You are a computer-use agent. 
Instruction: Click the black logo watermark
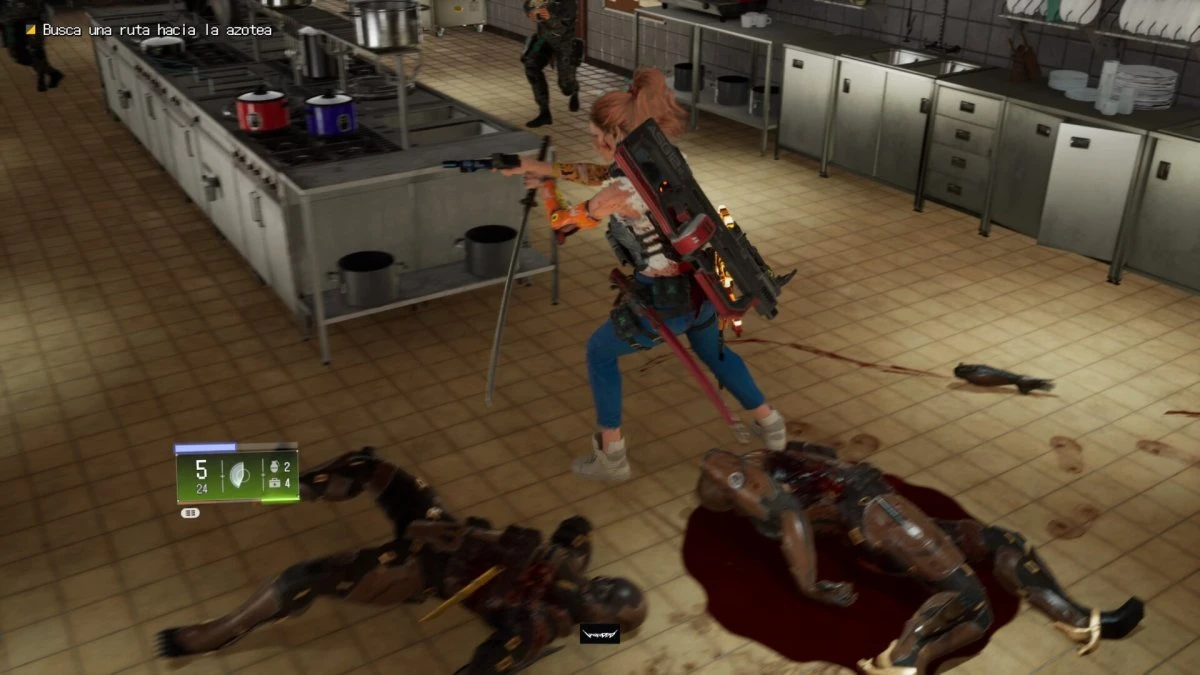[600, 633]
